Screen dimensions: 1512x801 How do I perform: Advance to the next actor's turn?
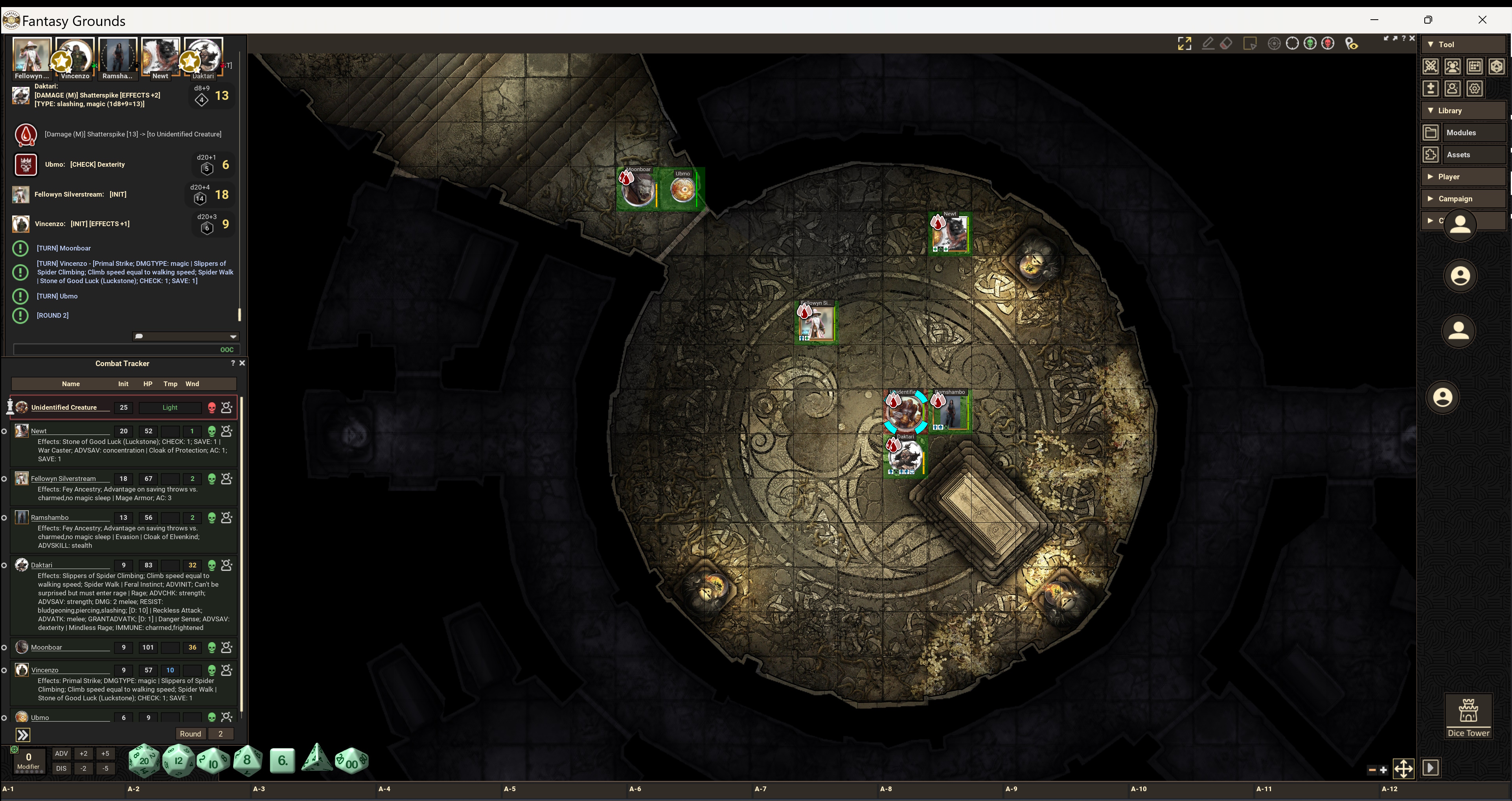pos(23,735)
